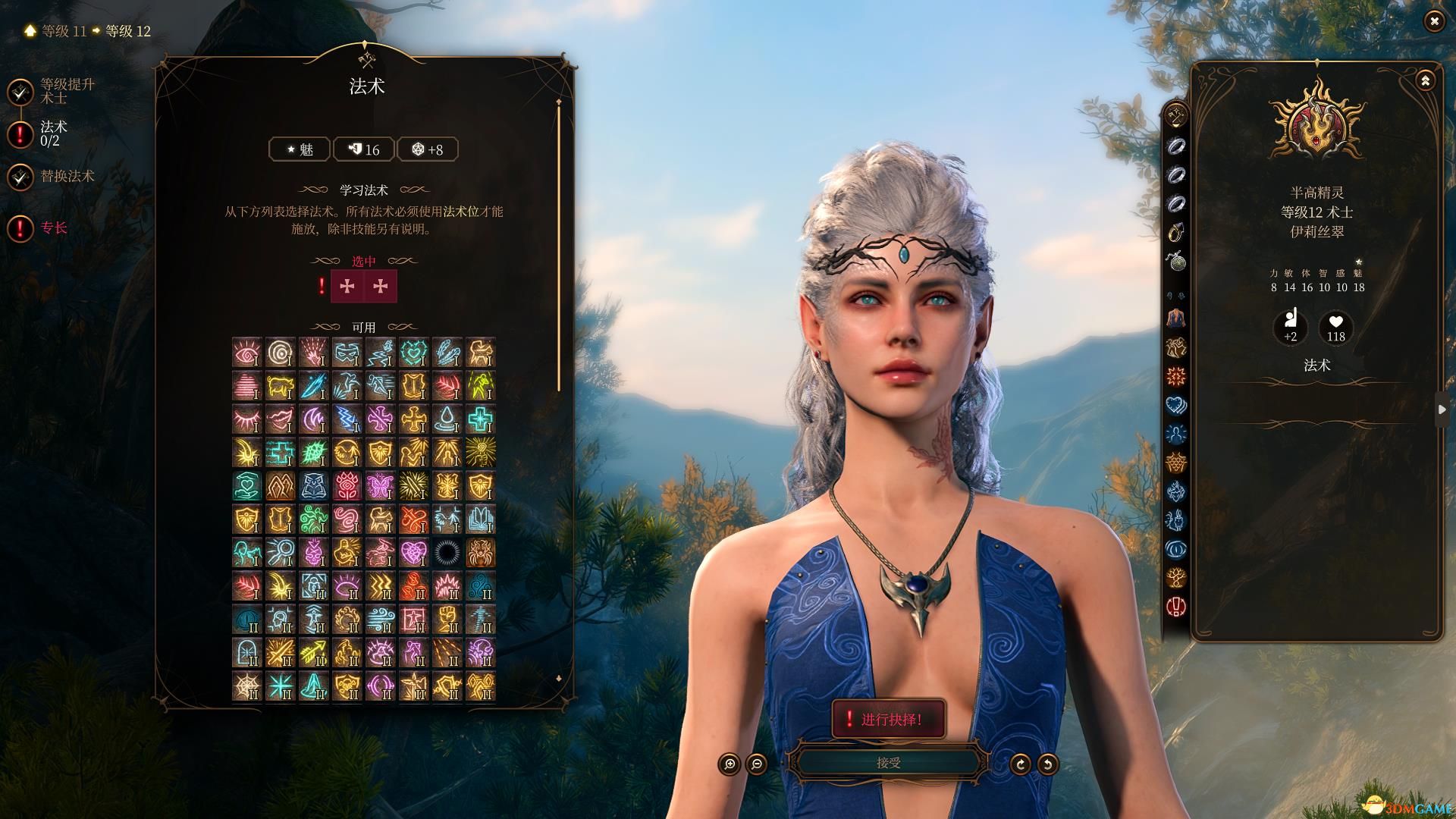Click the red exclamation icon in sidebar
This screenshot has height=819, width=1456.
pyautogui.click(x=1175, y=606)
